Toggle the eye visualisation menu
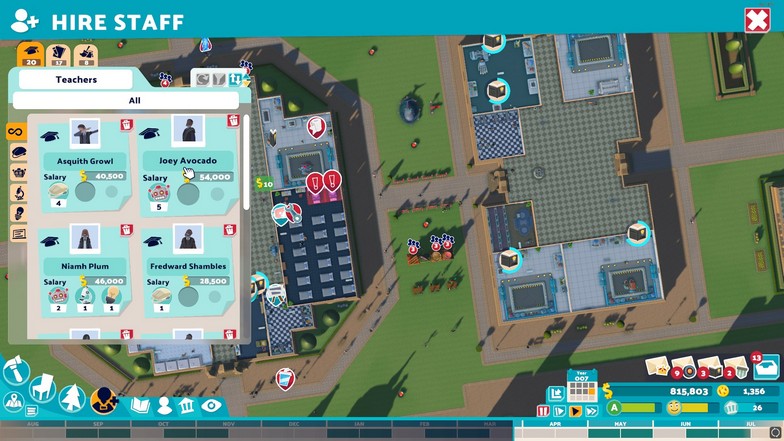This screenshot has width=784, height=441. (x=210, y=406)
